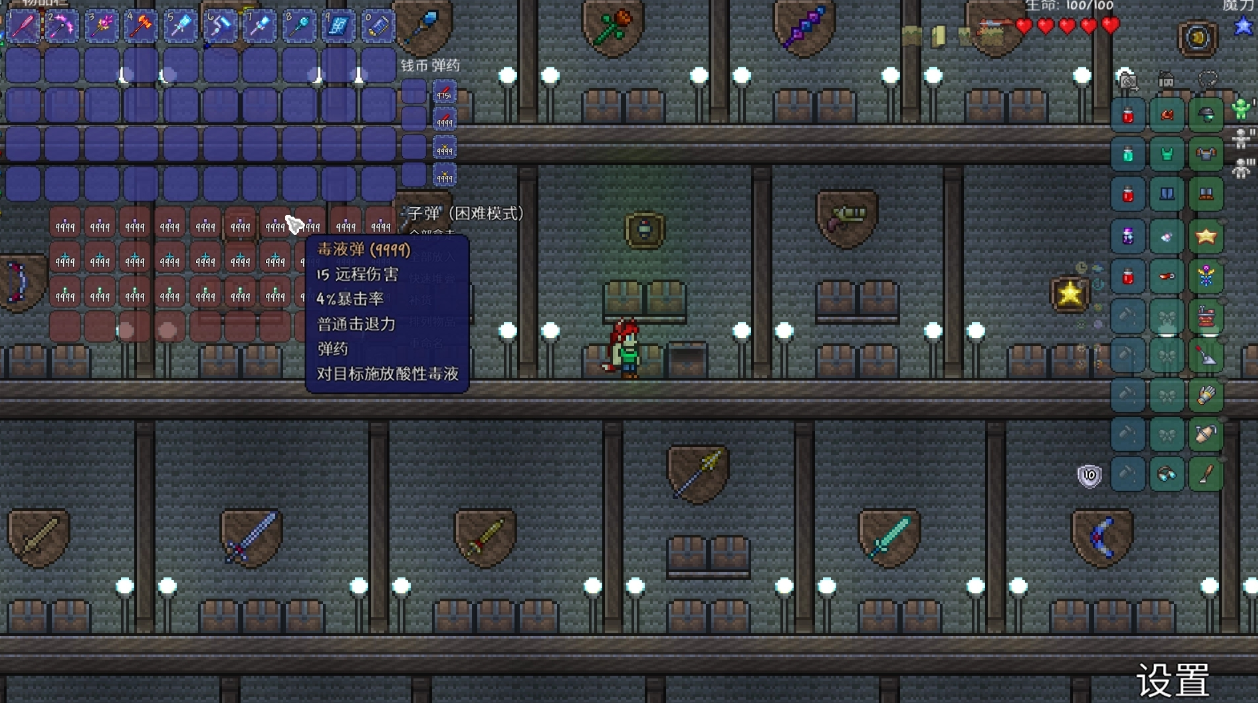Choose the orange hammer in hotbar slot 4
1258x703 pixels.
click(x=141, y=26)
